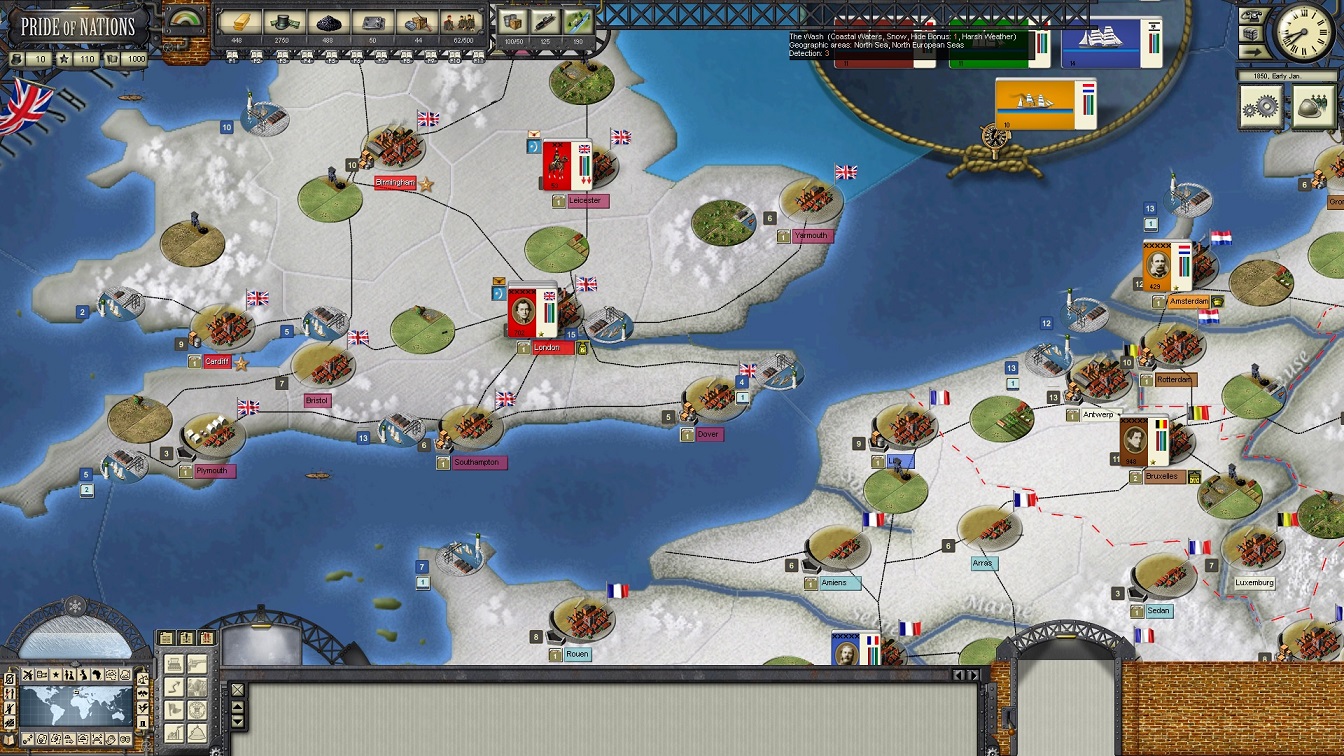This screenshot has height=756, width=1344.
Task: Select the blue sailing ship fleet card
Action: click(x=1111, y=43)
